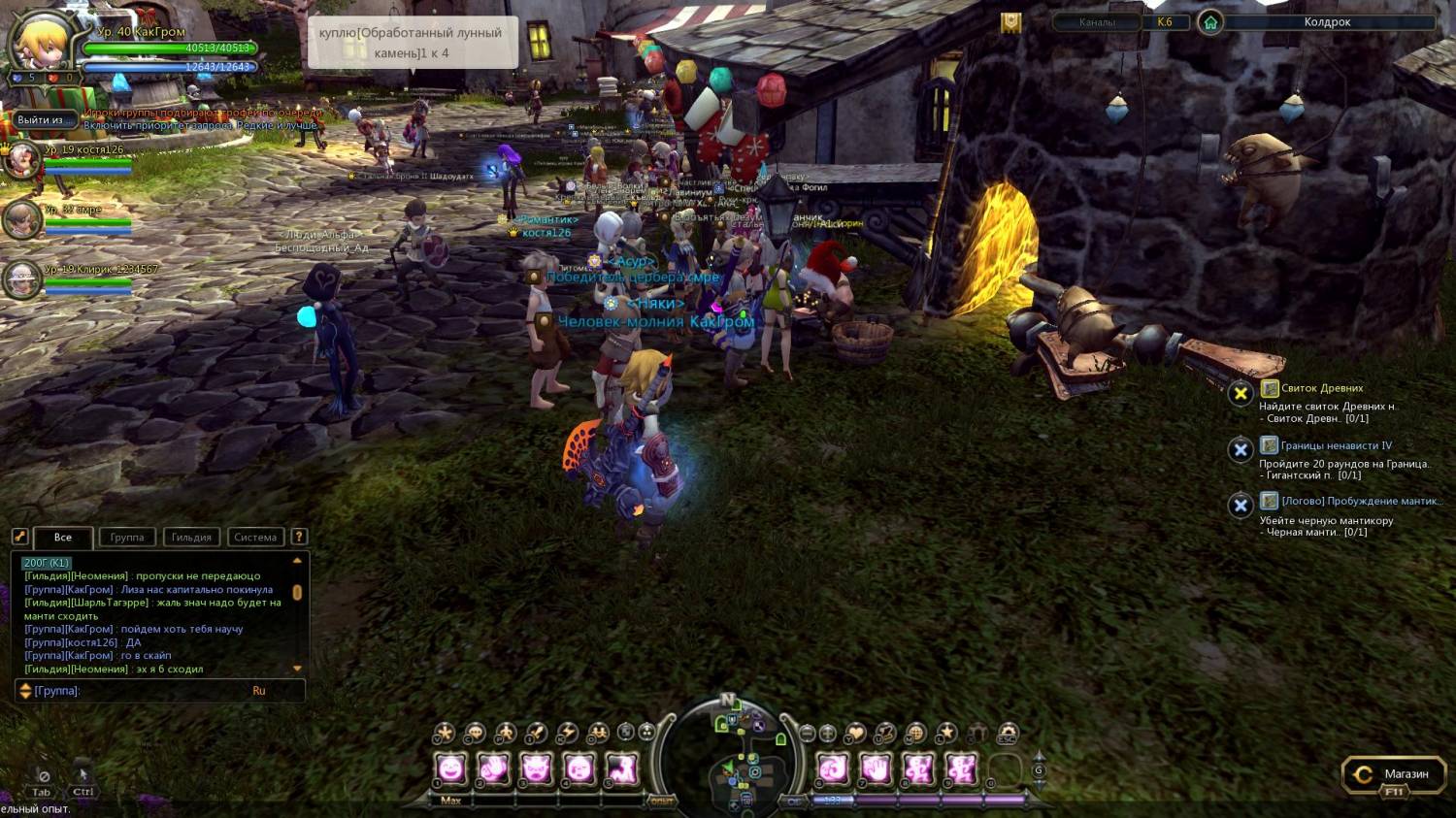The image size is (1456, 818).
Task: Open the Гильдия chat tab
Action: point(191,538)
